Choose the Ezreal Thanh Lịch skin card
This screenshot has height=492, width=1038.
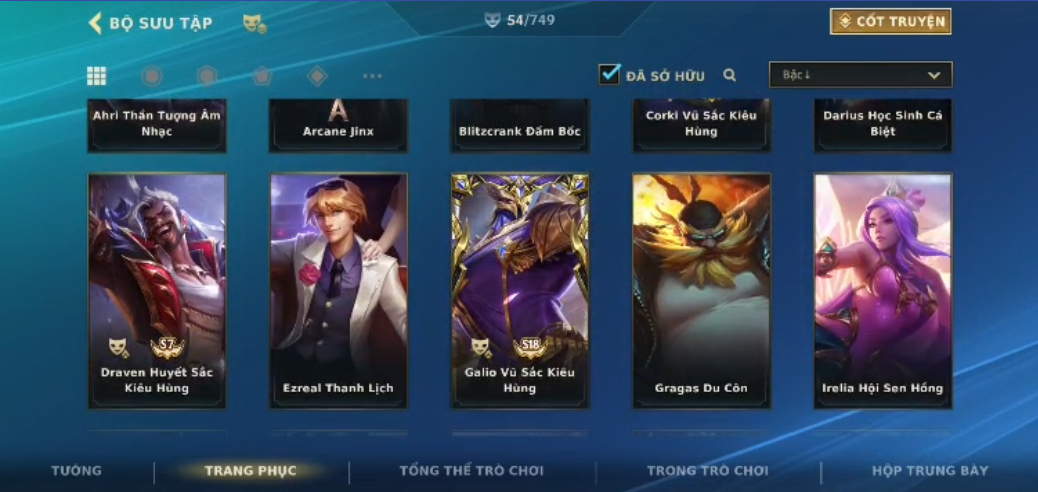pos(339,290)
